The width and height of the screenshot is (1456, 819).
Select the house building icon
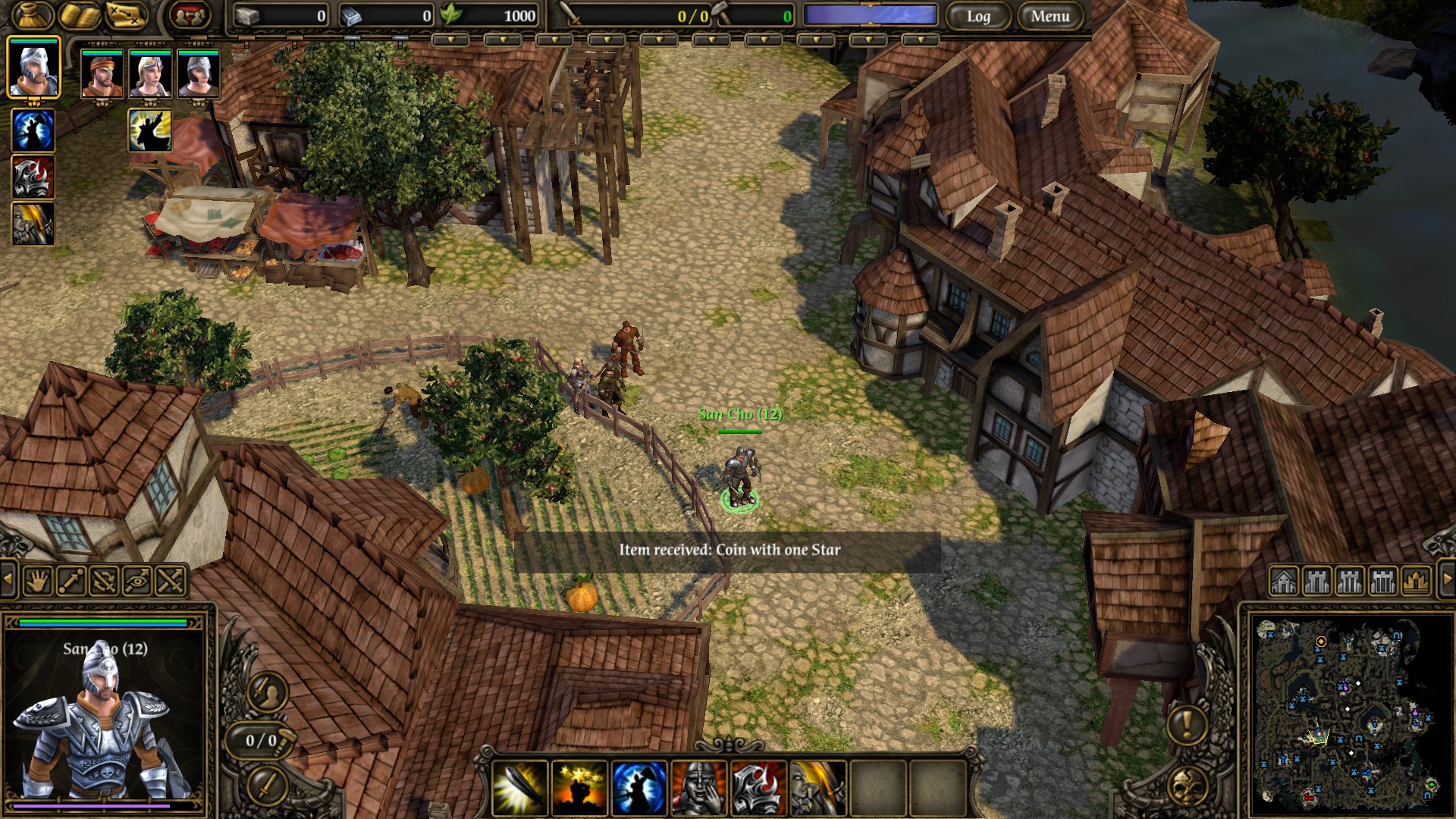pos(1284,582)
